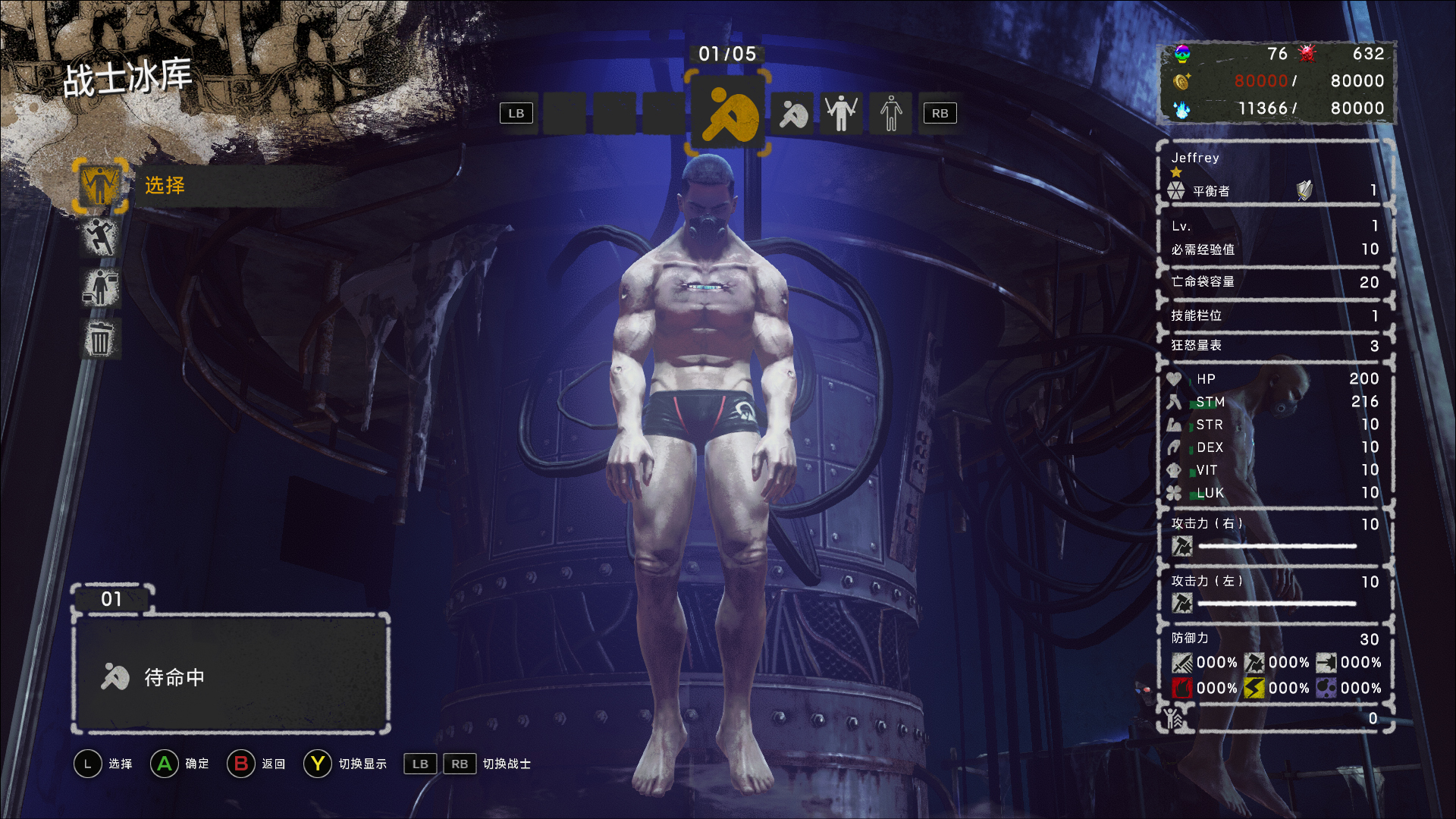Select the figure-with-swords icon in top carousel
The height and width of the screenshot is (819, 1456).
pyautogui.click(x=841, y=112)
